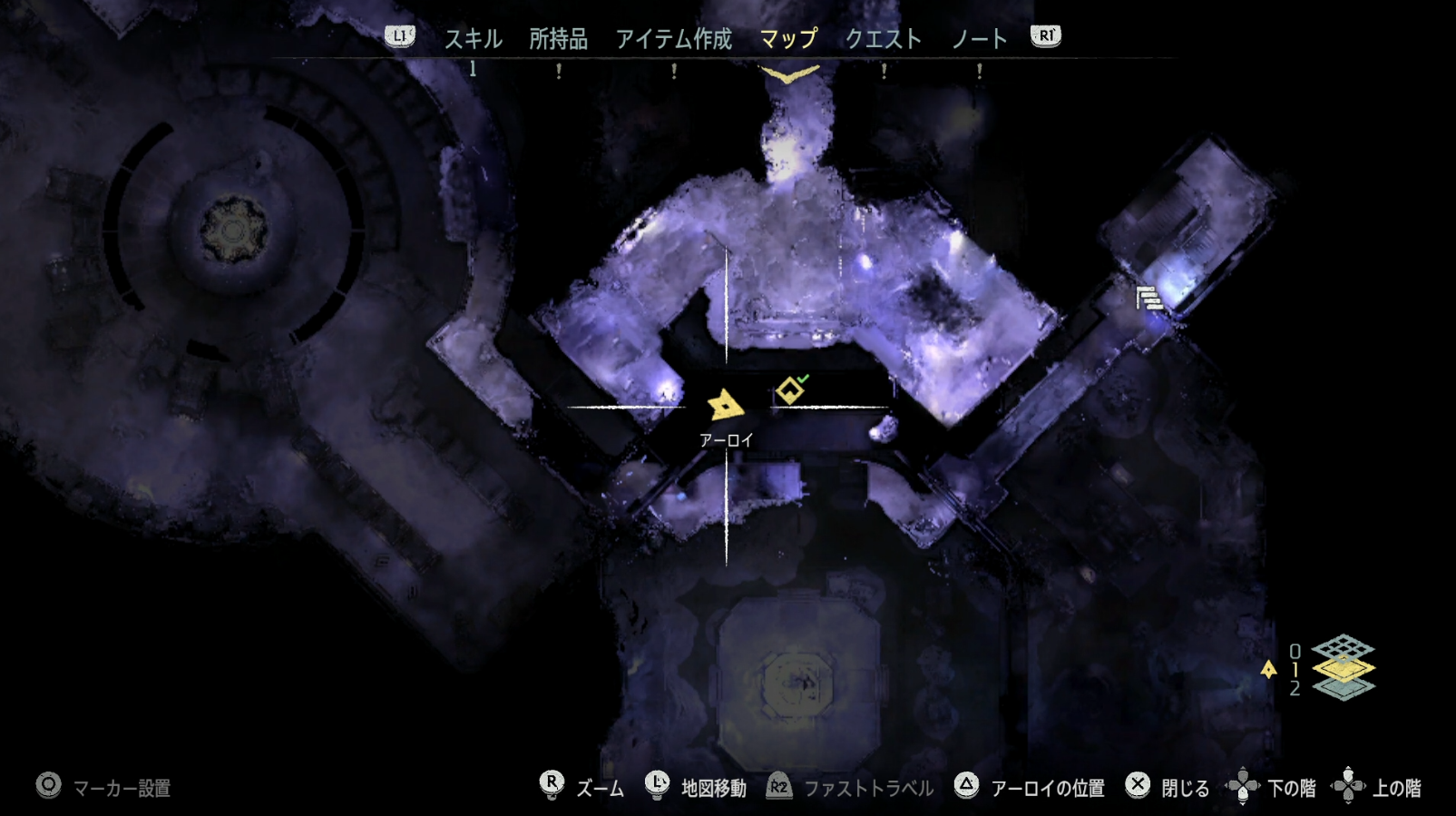This screenshot has width=1456, height=816.
Task: Click 閉じる to close the map
Action: coord(1186,786)
